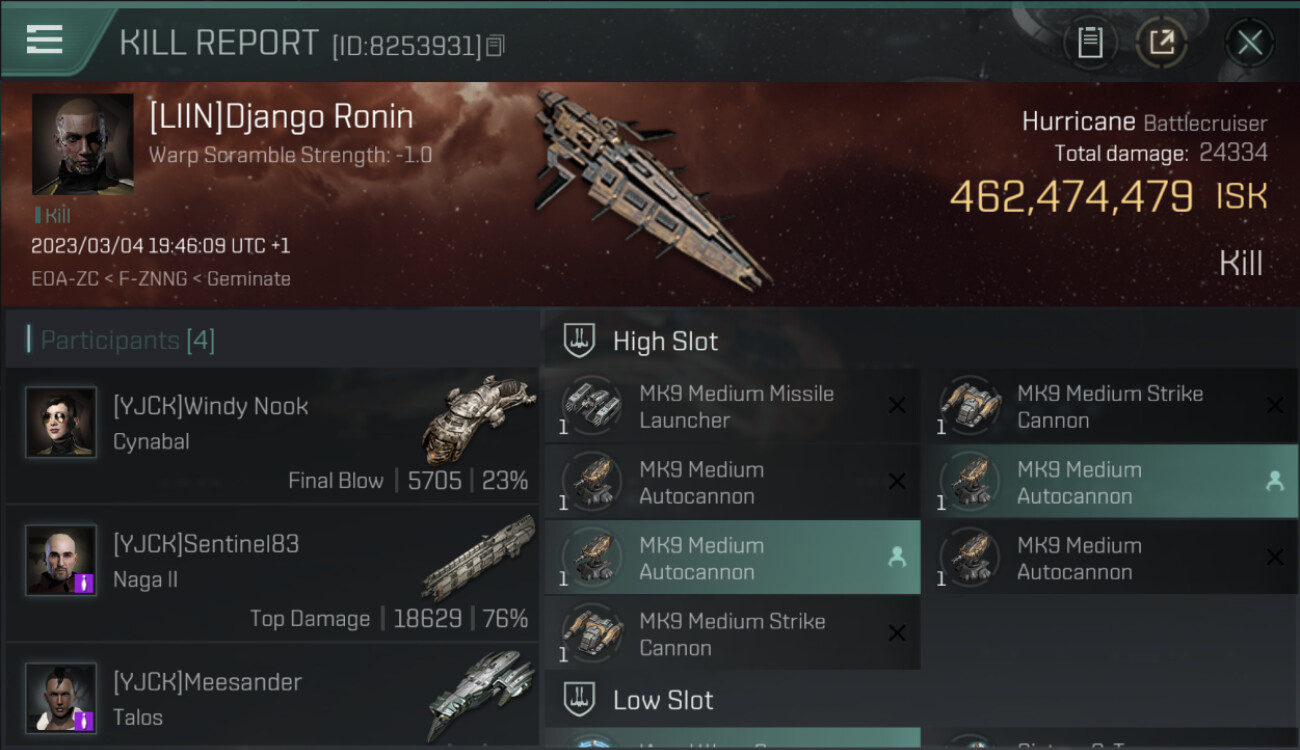
Task: Open the clipboard notes icon
Action: (x=1090, y=42)
